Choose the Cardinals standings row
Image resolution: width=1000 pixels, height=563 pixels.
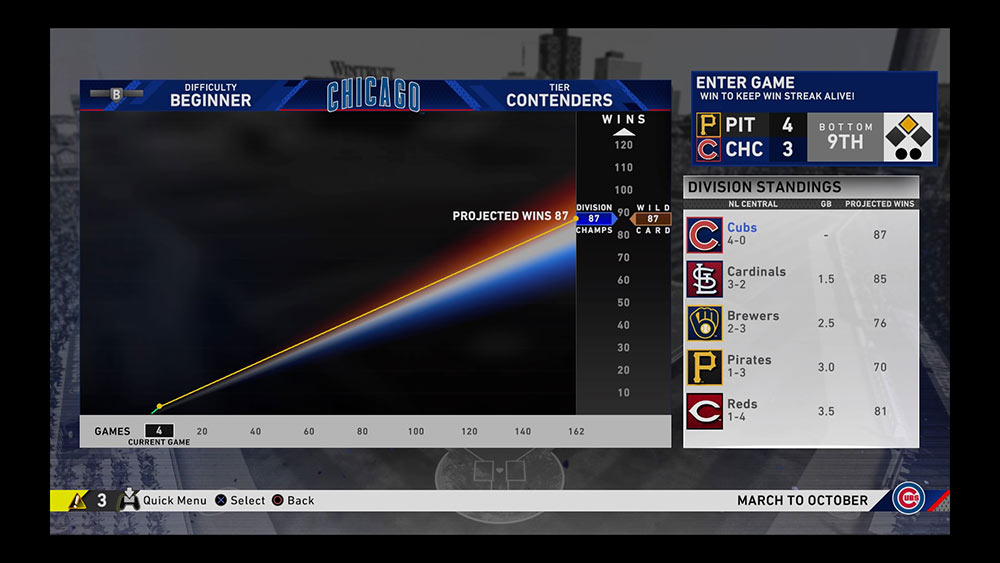coord(801,279)
